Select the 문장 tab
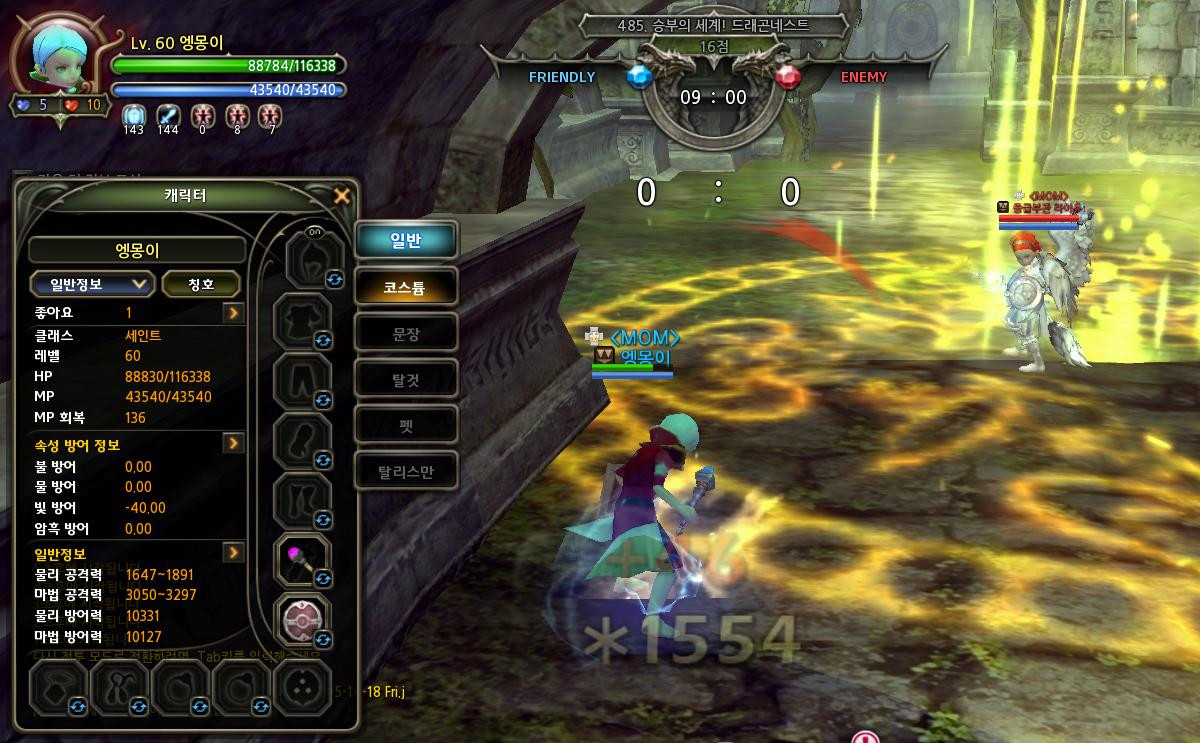Viewport: 1200px width, 743px height. coord(406,333)
